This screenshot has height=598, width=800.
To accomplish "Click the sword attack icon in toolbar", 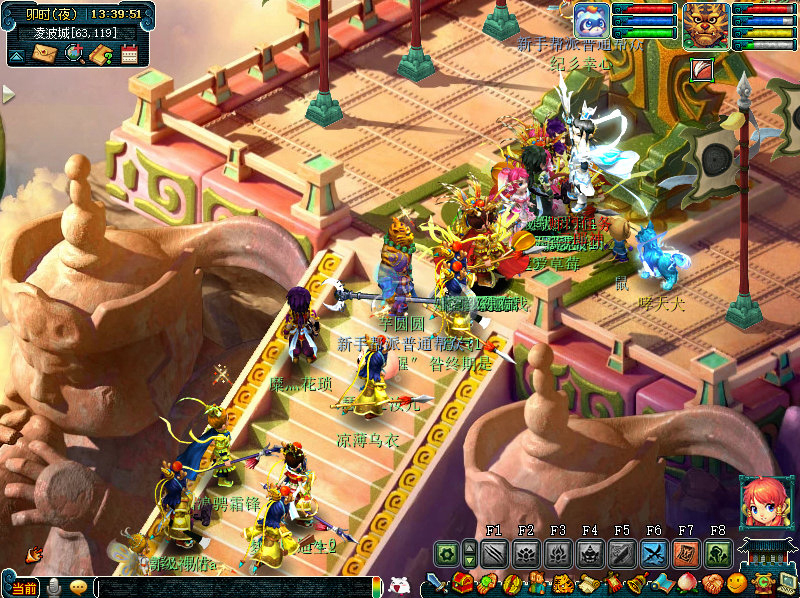I will click(437, 583).
